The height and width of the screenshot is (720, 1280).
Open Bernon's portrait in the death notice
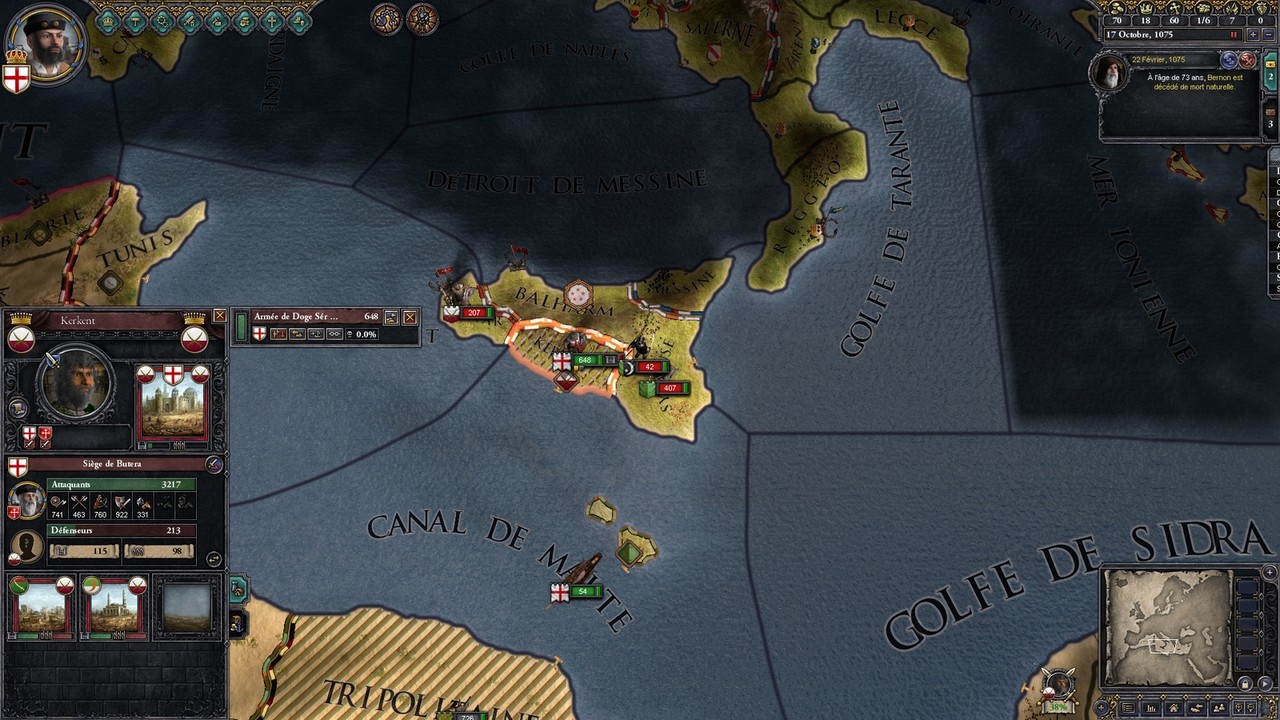[x=1109, y=72]
